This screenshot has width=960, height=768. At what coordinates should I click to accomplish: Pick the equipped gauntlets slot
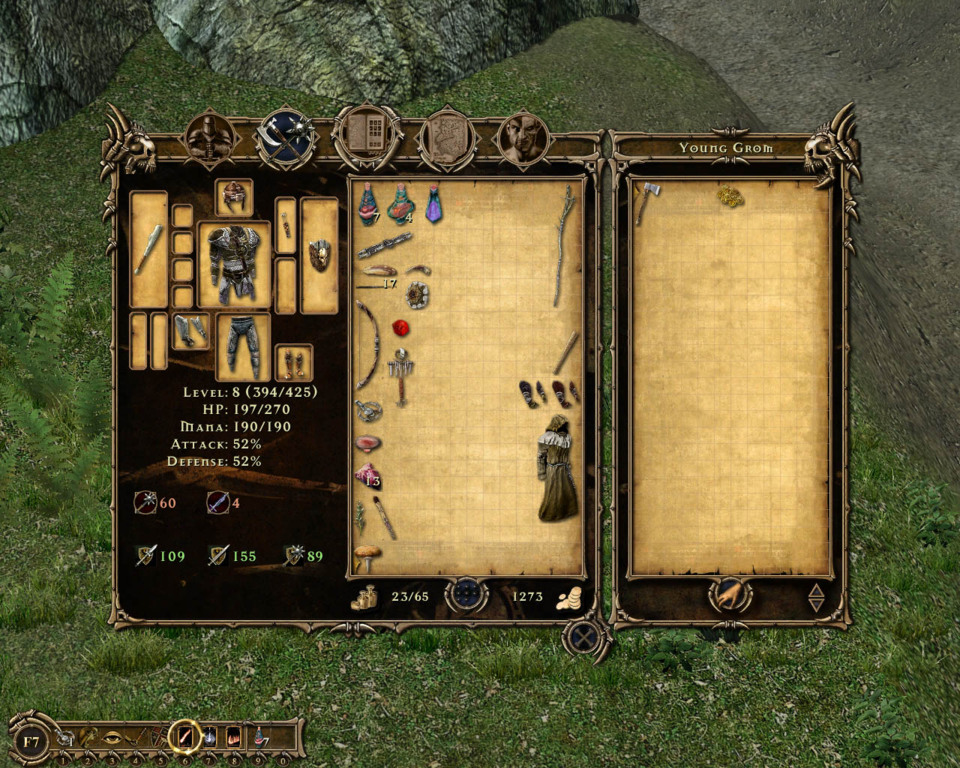pyautogui.click(x=190, y=330)
